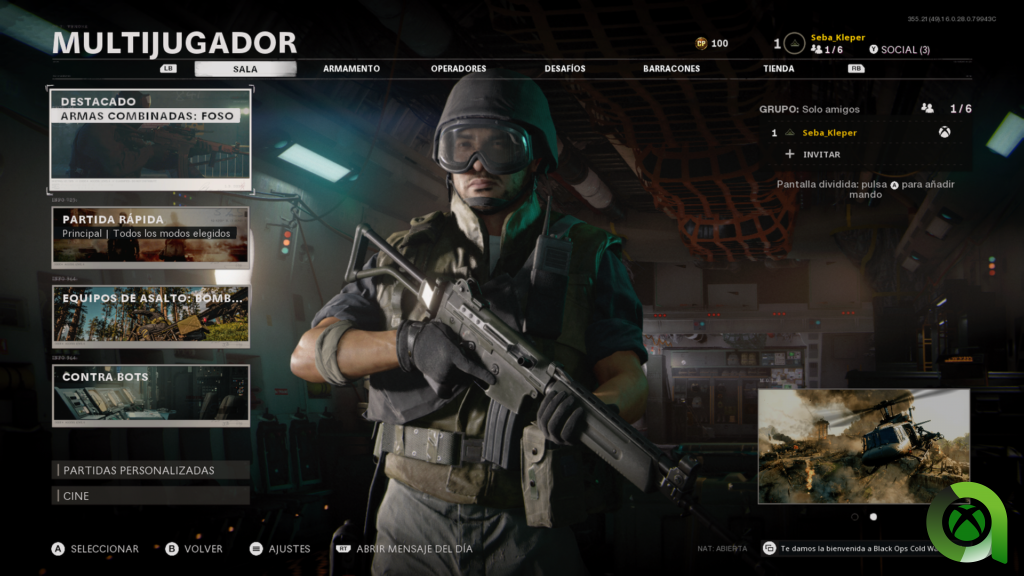
Task: Start the Contra Bots mode
Action: (x=150, y=394)
